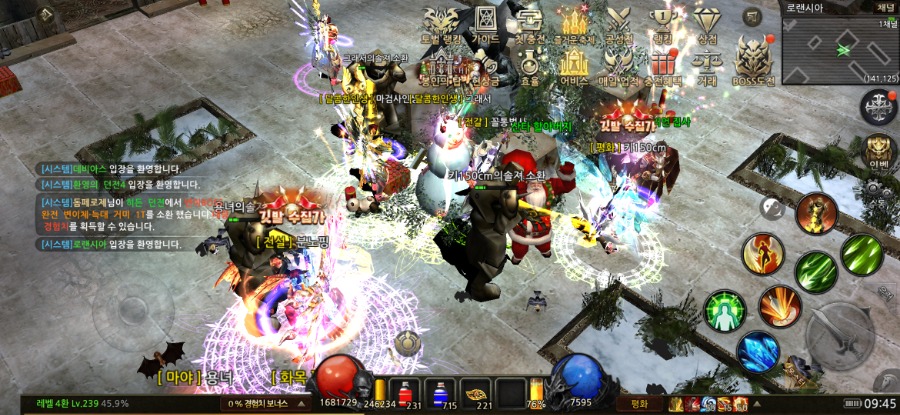Use the red health potion slot

pyautogui.click(x=405, y=393)
